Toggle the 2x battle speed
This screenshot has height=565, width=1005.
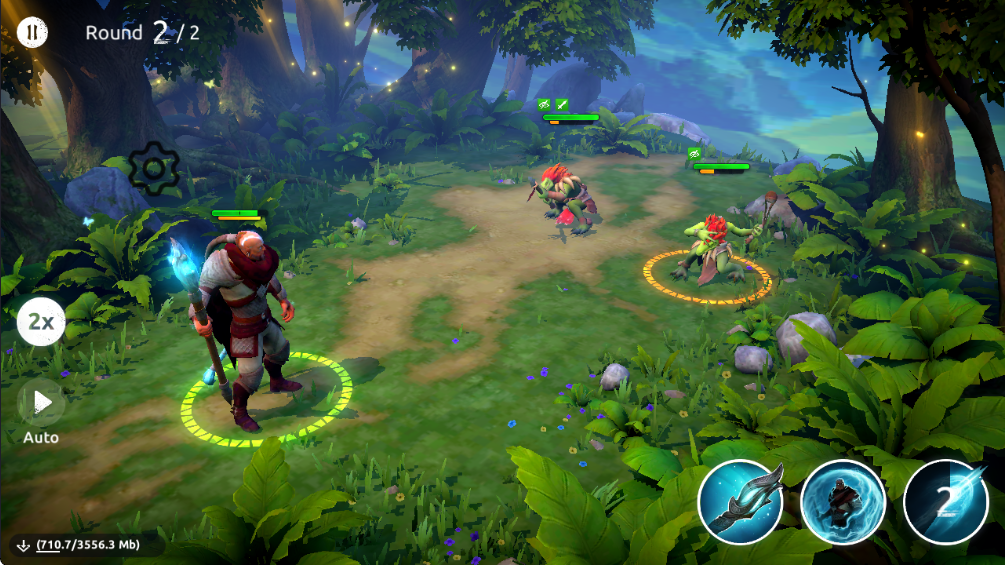pyautogui.click(x=41, y=322)
